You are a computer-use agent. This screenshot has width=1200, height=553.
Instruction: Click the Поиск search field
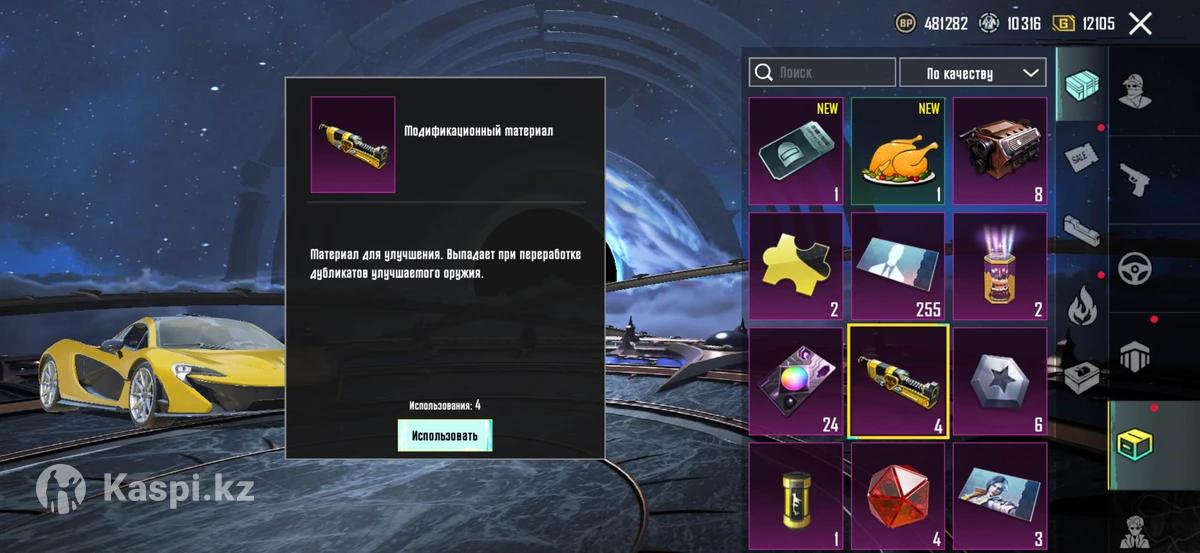(x=823, y=73)
